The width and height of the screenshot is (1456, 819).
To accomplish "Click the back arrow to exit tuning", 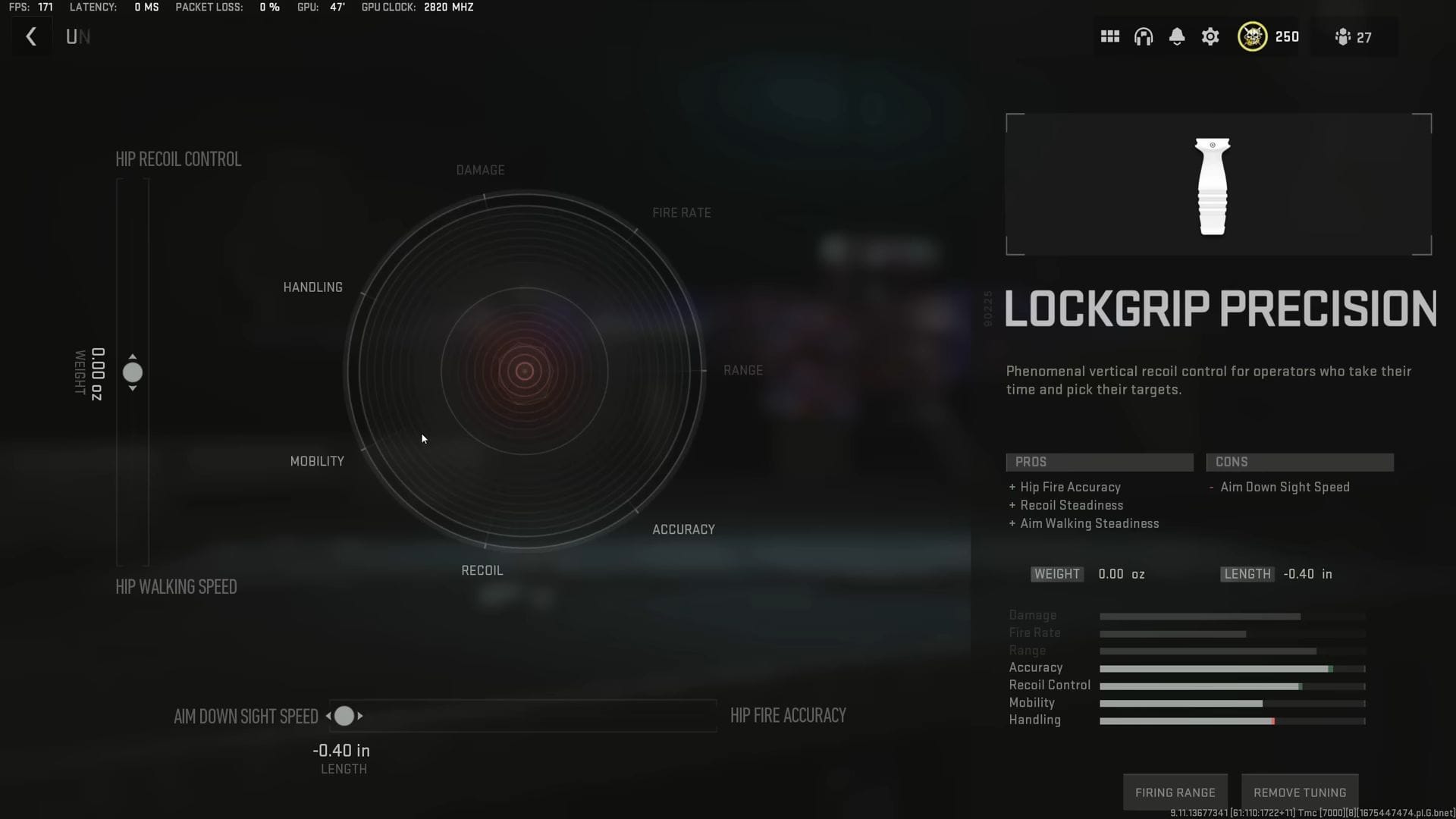I will [30, 36].
